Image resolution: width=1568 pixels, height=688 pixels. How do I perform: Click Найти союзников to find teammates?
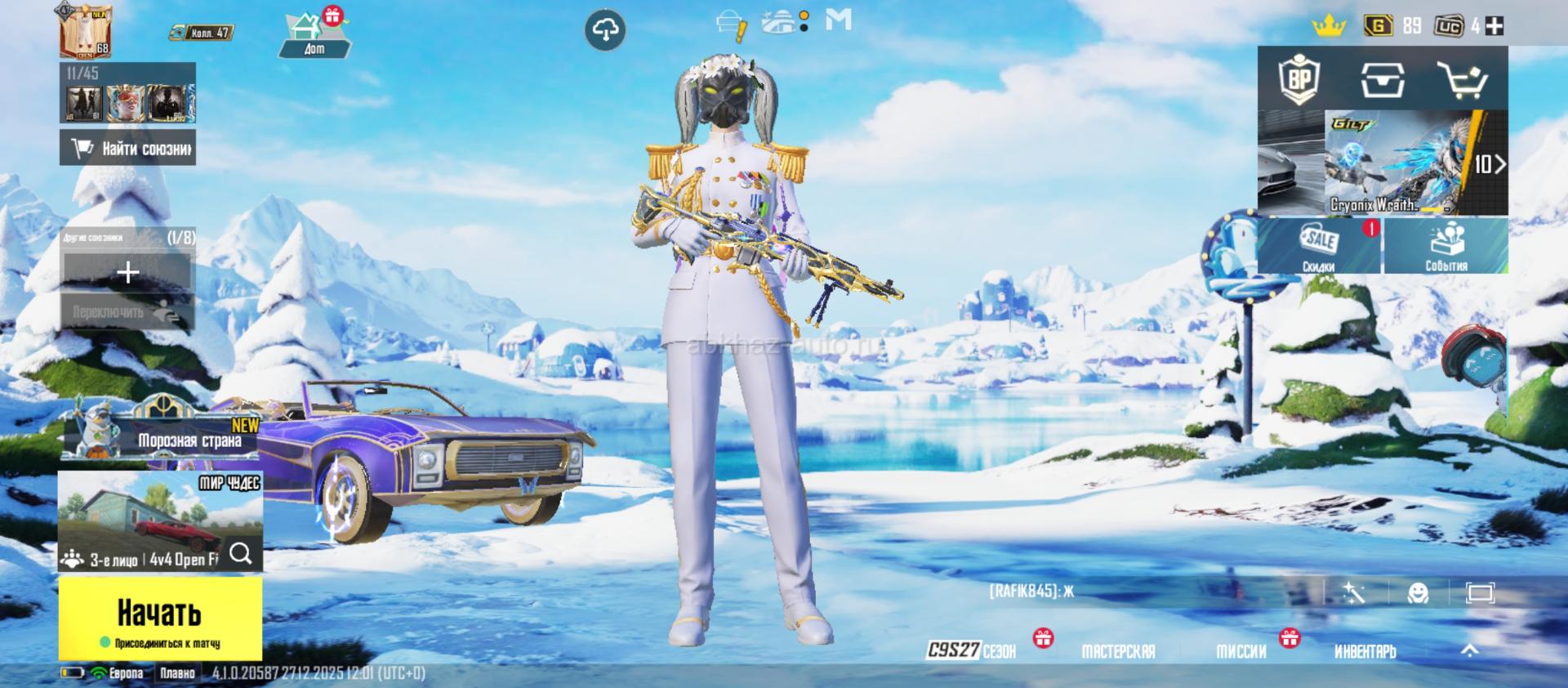(128, 149)
